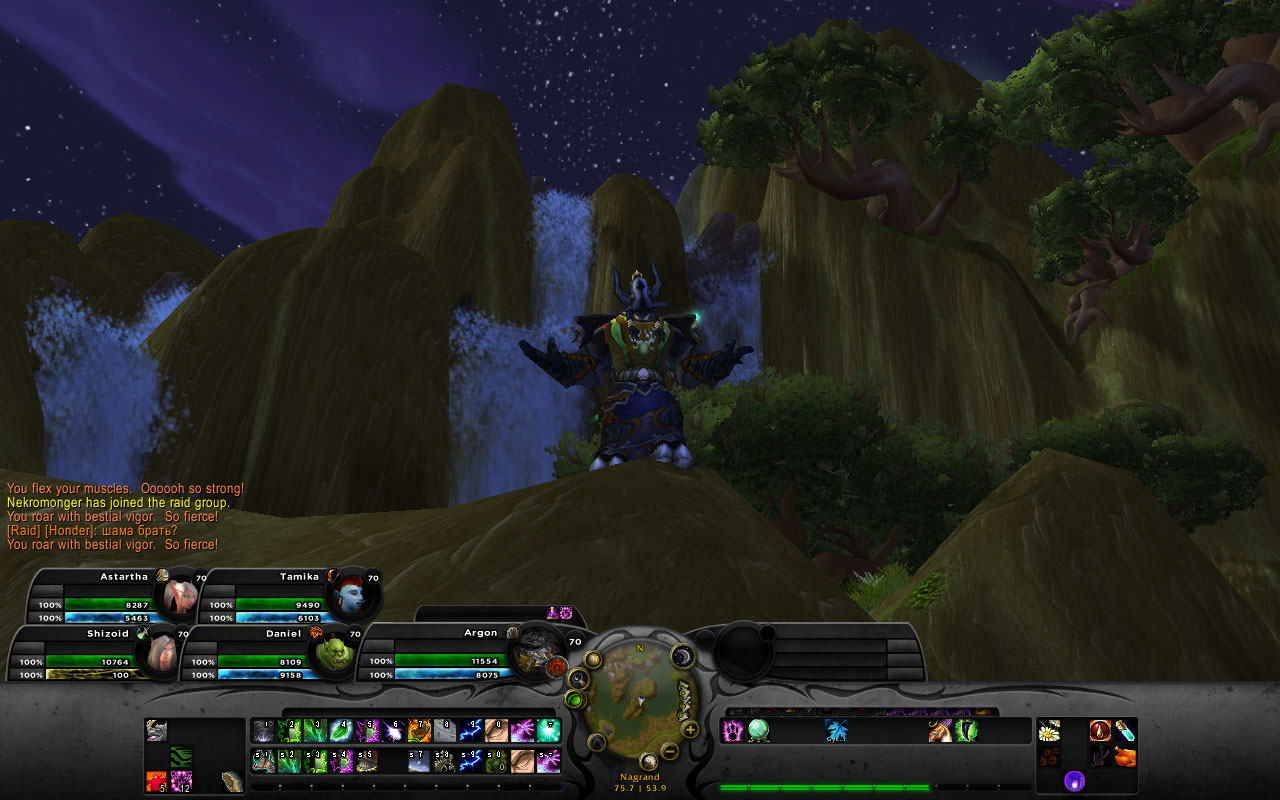
Task: Activate the teal crystal orb icon
Action: click(x=759, y=731)
